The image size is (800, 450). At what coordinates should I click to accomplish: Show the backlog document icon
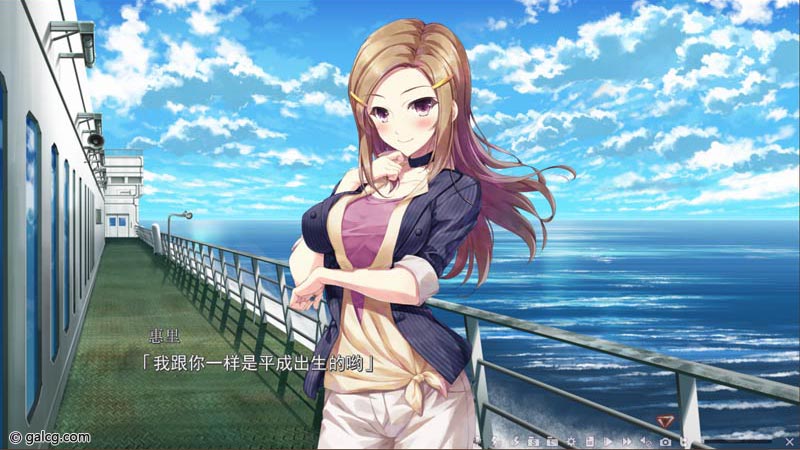[x=590, y=441]
